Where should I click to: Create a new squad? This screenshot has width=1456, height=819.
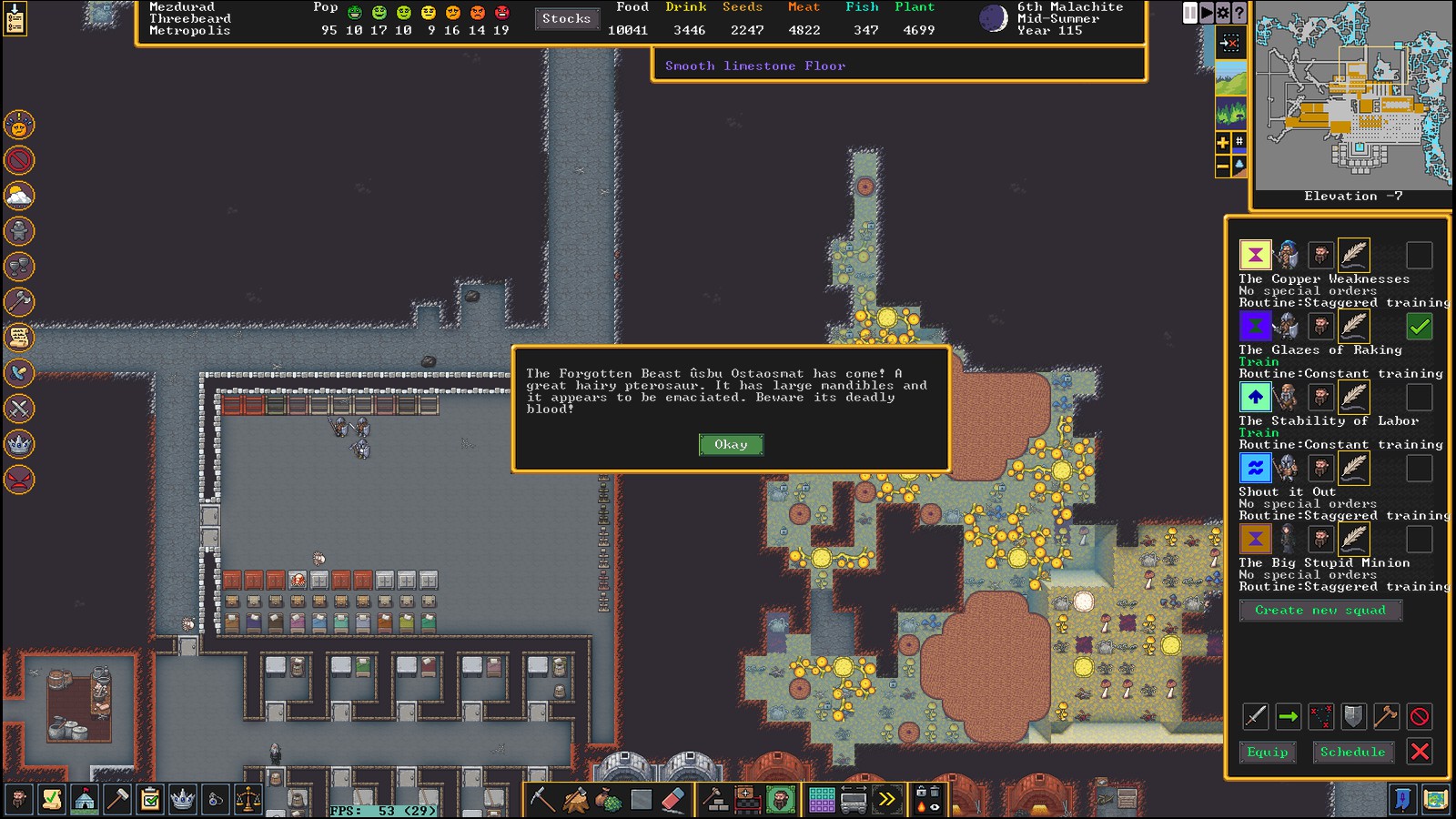pyautogui.click(x=1319, y=610)
